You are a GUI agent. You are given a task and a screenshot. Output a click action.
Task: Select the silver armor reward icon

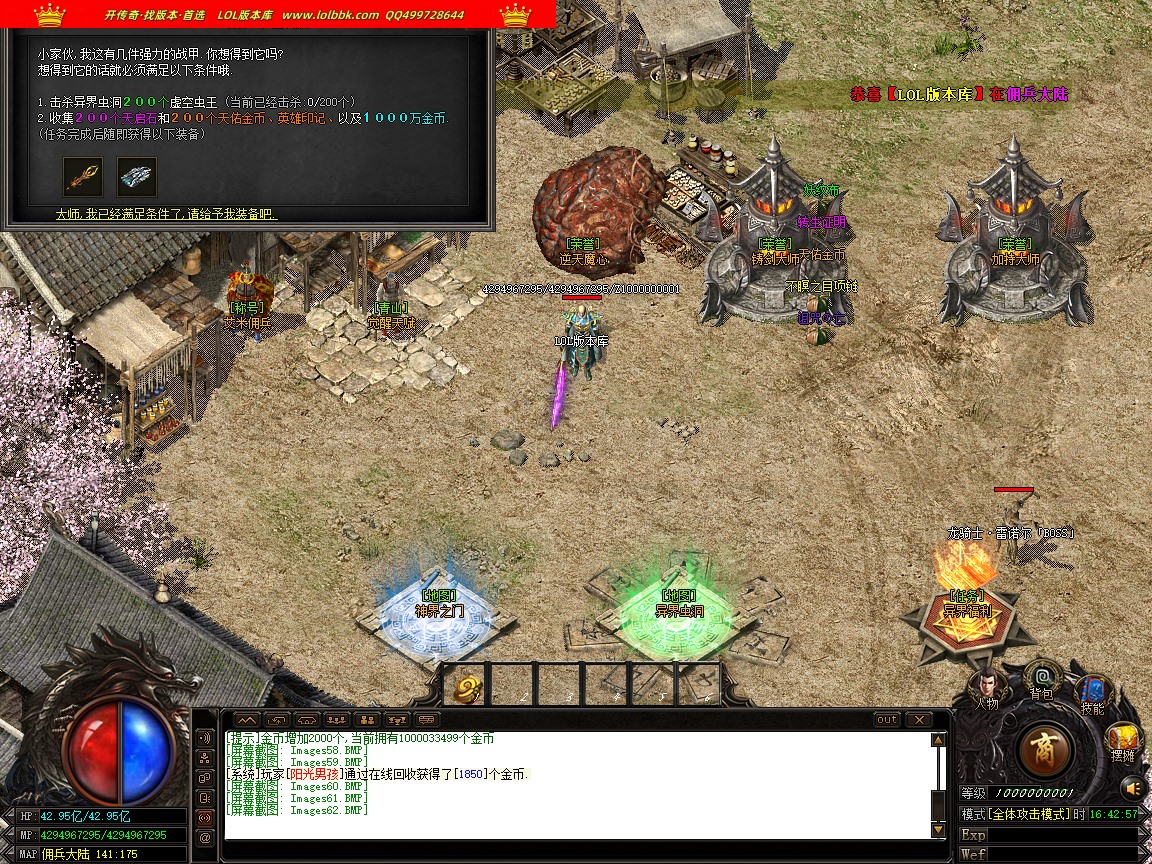tap(137, 176)
